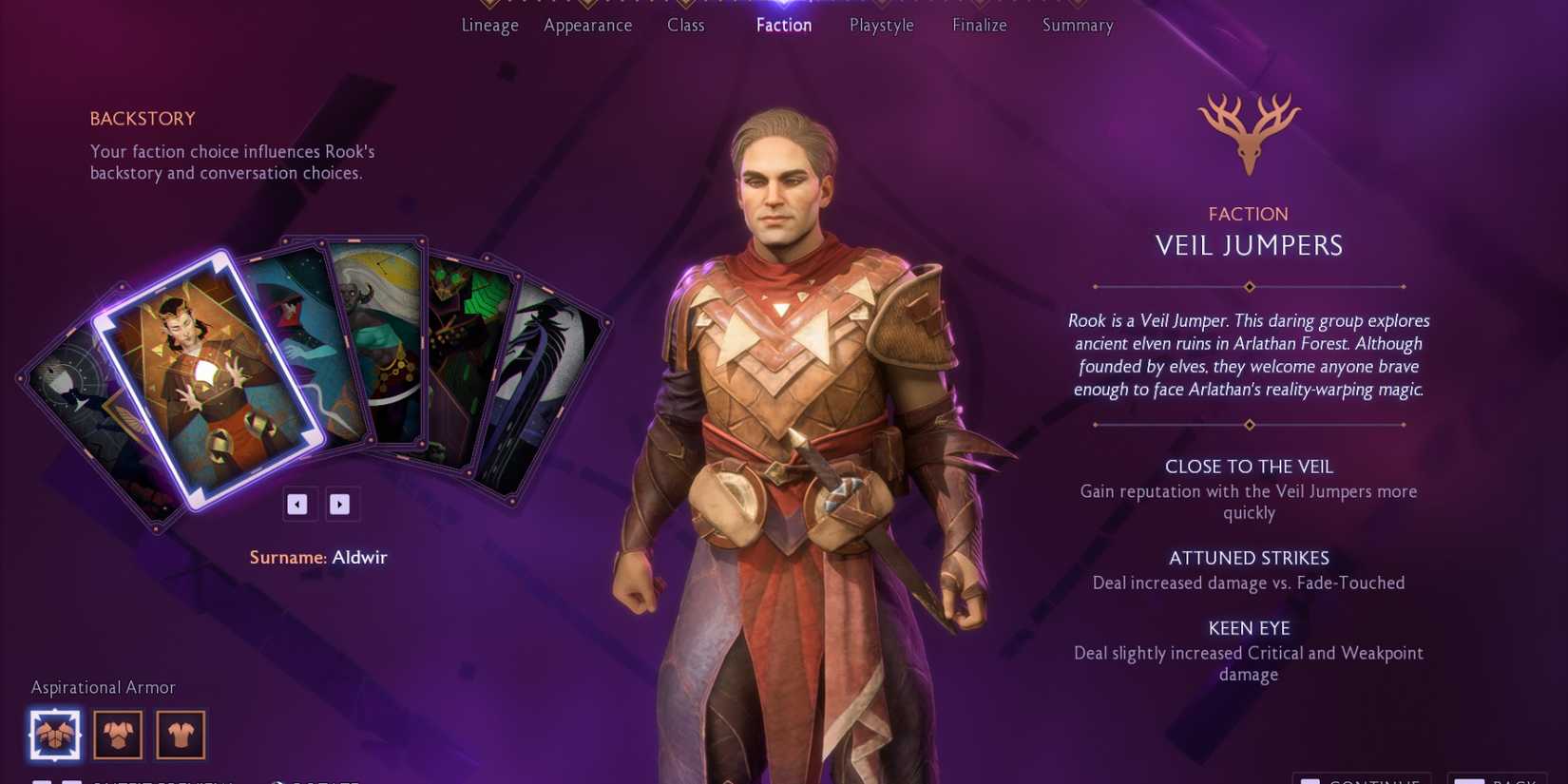Image resolution: width=1568 pixels, height=784 pixels.
Task: Switch to the Lineage tab
Action: pyautogui.click(x=488, y=26)
